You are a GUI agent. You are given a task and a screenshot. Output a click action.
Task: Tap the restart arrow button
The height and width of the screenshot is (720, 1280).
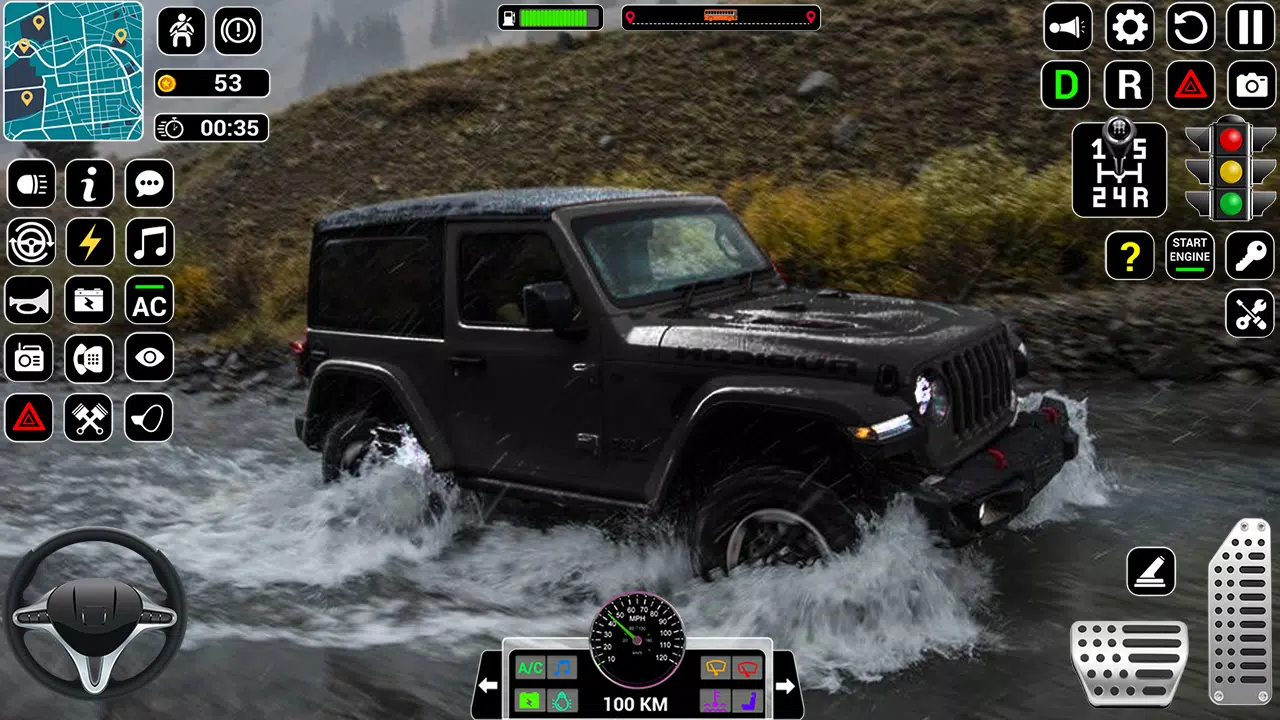(1190, 27)
